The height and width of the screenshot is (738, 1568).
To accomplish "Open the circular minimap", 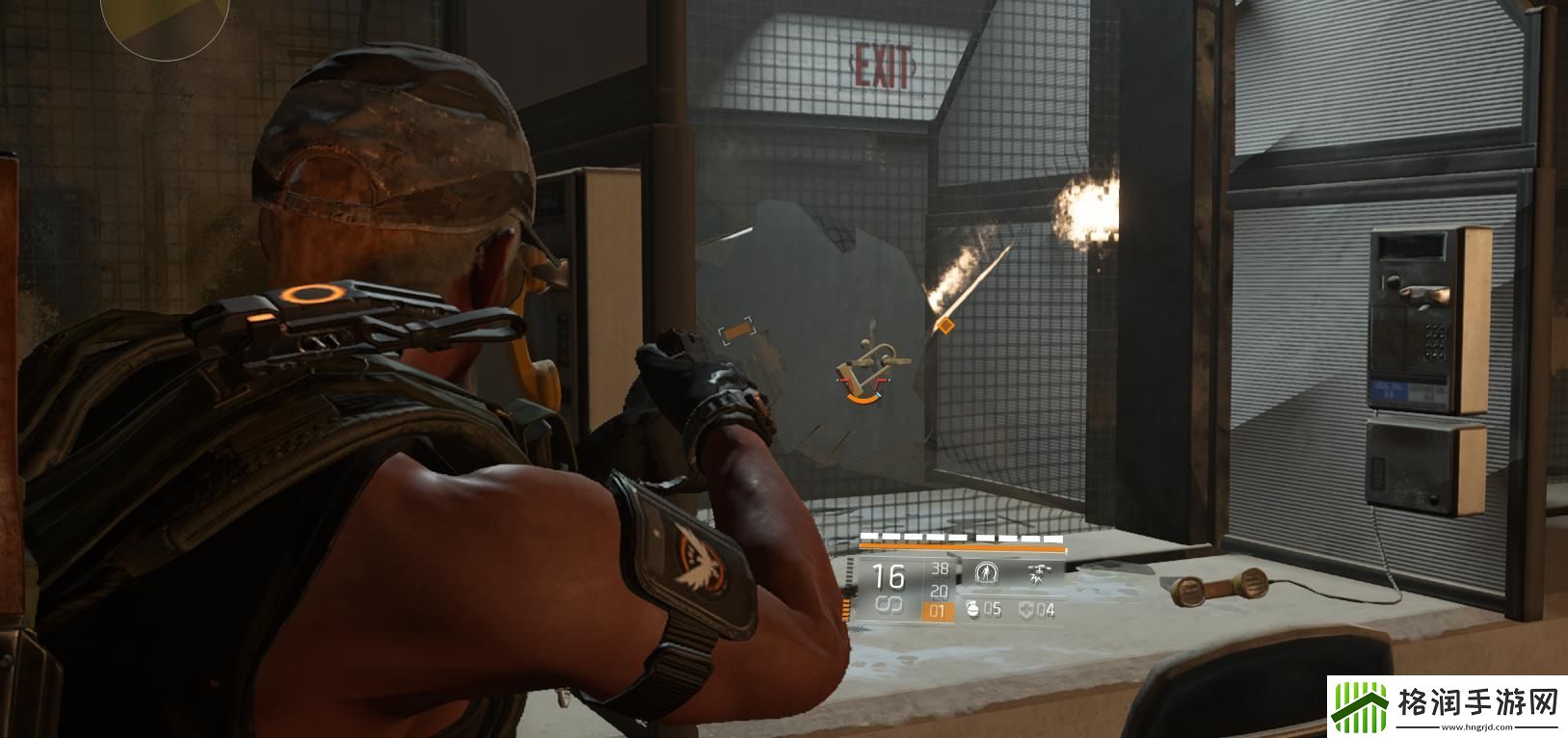I will point(165,19).
